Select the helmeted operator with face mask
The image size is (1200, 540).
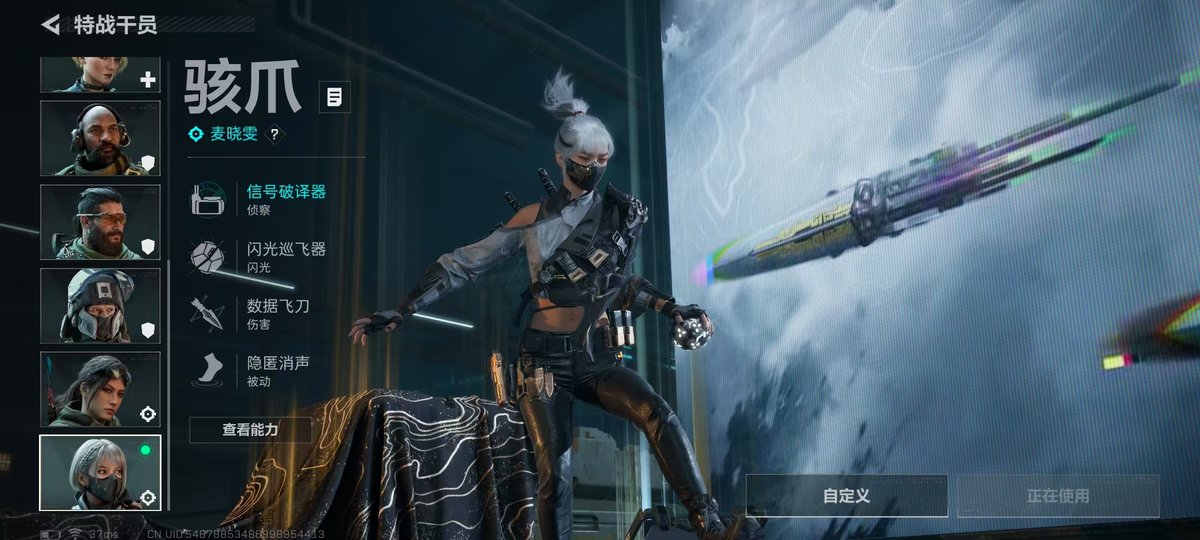pyautogui.click(x=100, y=305)
